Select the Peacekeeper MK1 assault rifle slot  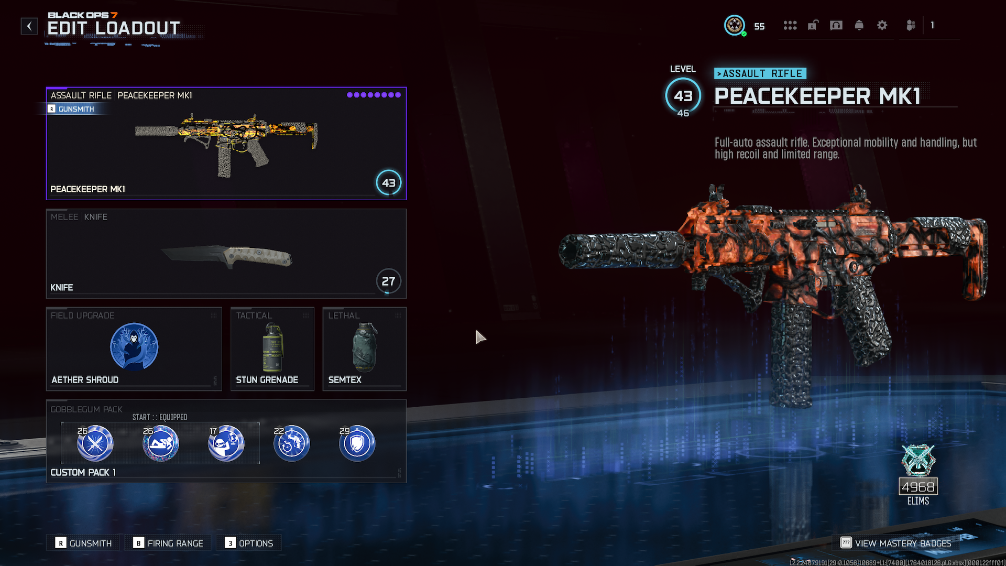[226, 143]
